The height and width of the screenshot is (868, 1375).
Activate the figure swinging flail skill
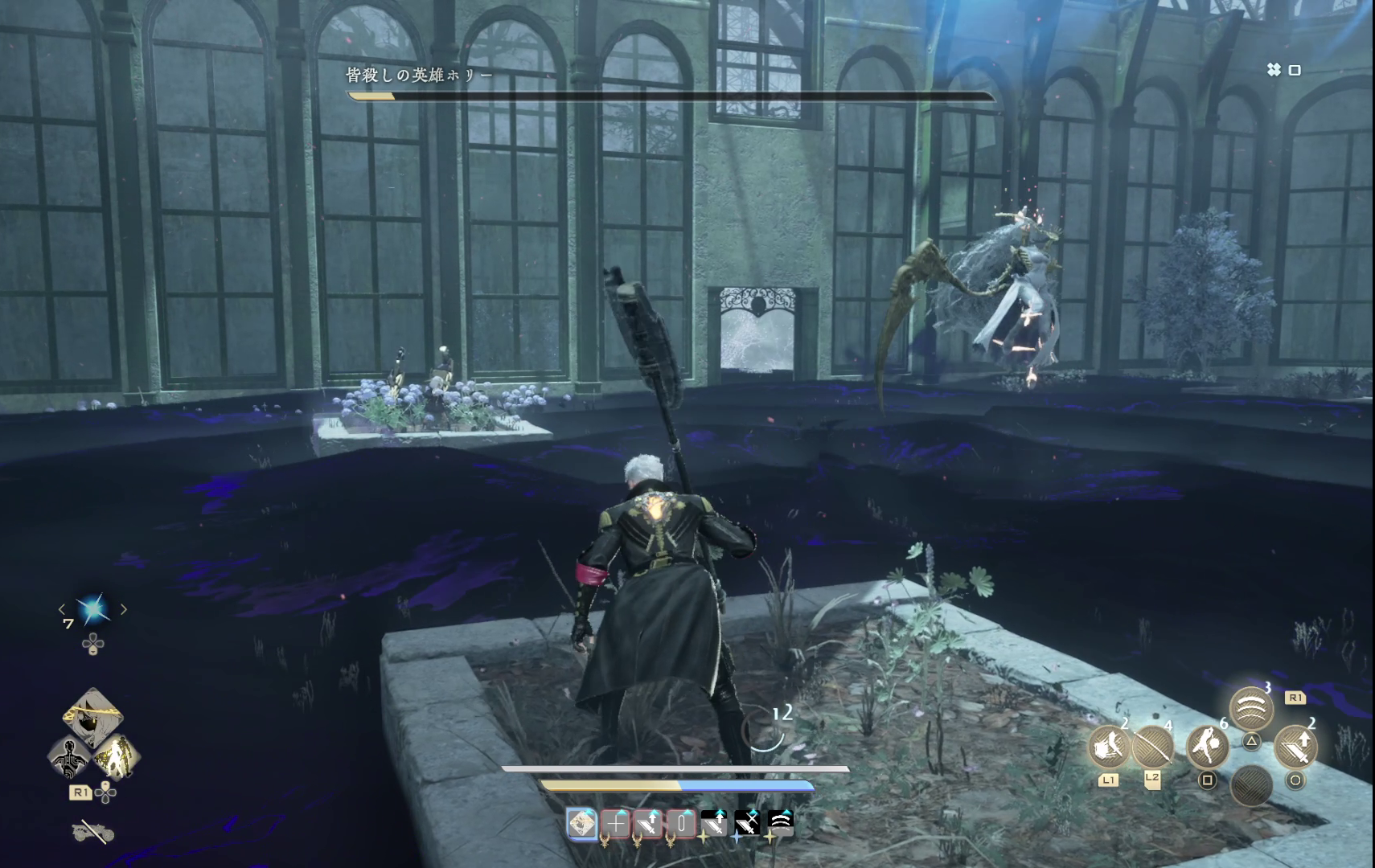coord(1207,747)
